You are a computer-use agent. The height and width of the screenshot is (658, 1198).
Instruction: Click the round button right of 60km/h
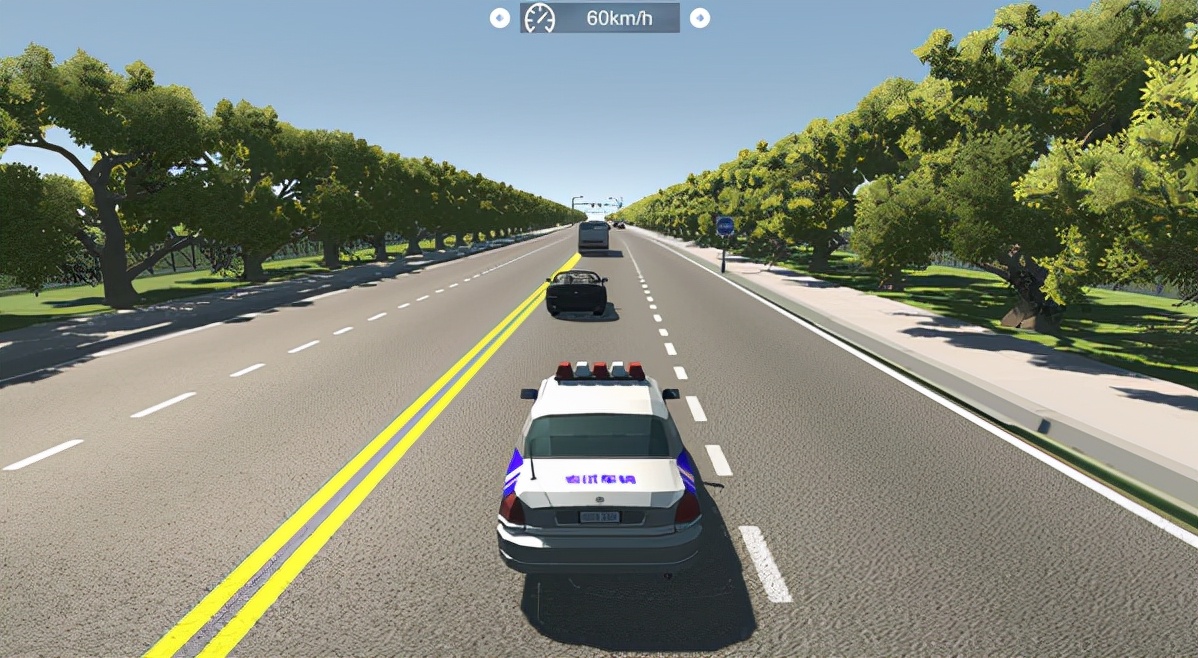point(700,18)
